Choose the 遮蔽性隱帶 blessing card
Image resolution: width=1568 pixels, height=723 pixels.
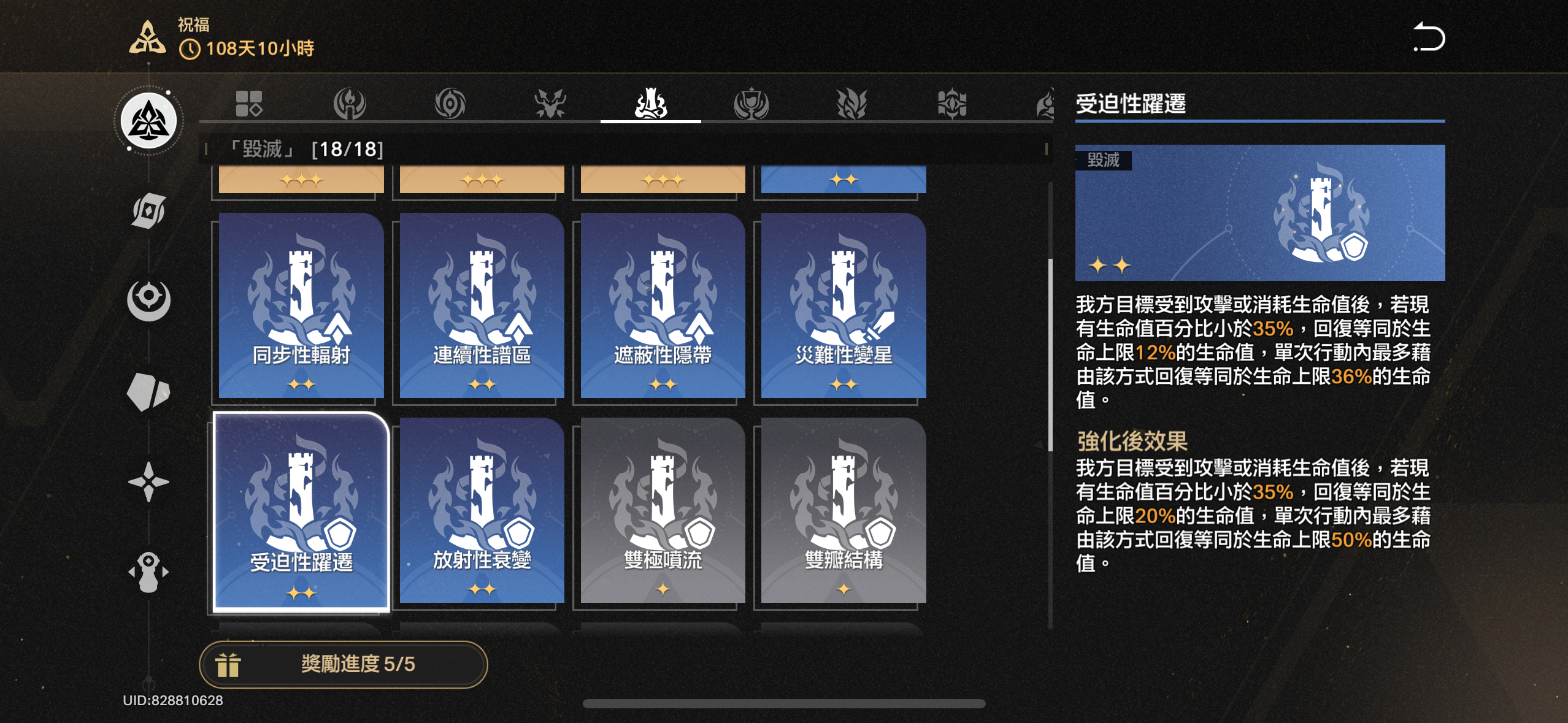[663, 305]
